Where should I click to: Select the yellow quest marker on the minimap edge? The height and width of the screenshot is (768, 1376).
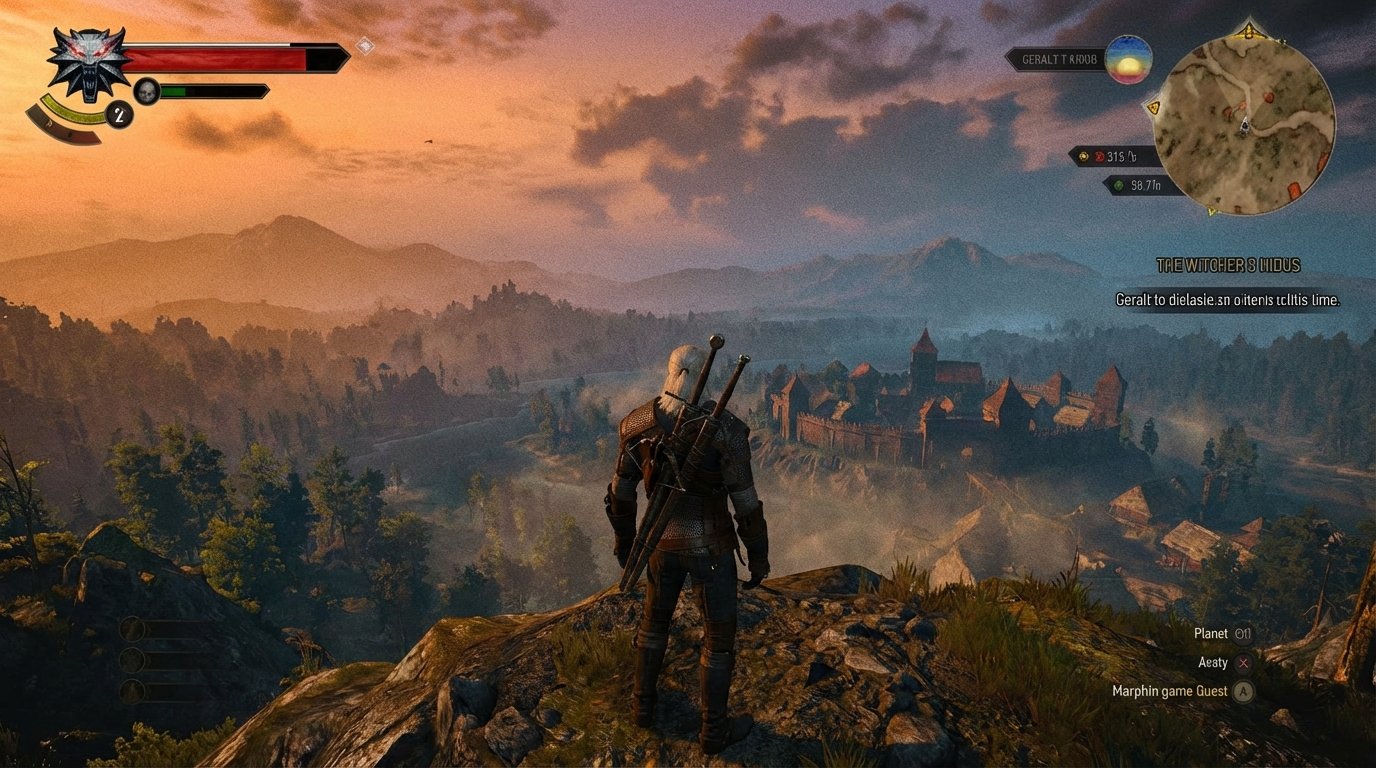[1154, 107]
